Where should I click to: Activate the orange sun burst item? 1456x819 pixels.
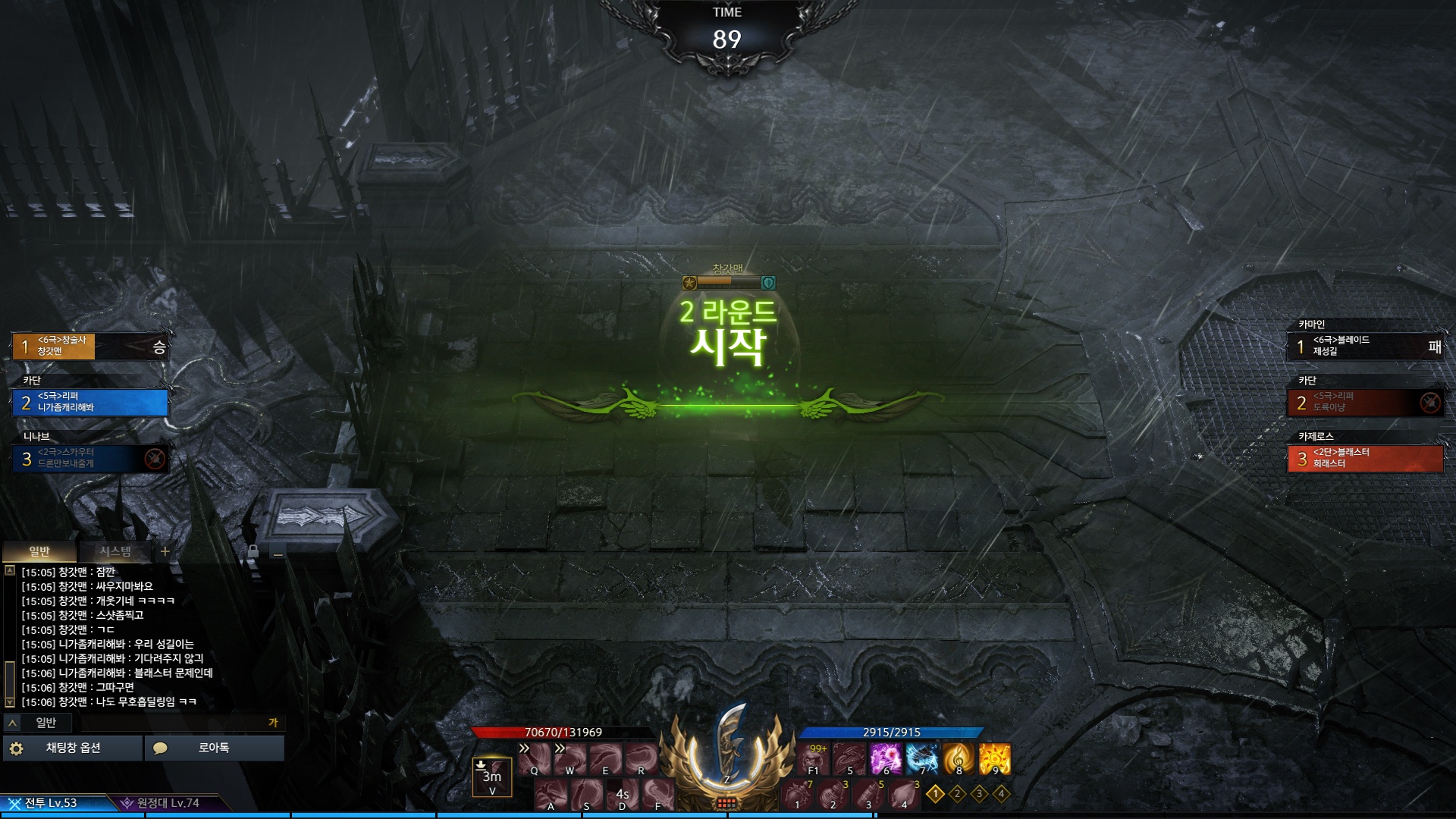point(995,758)
